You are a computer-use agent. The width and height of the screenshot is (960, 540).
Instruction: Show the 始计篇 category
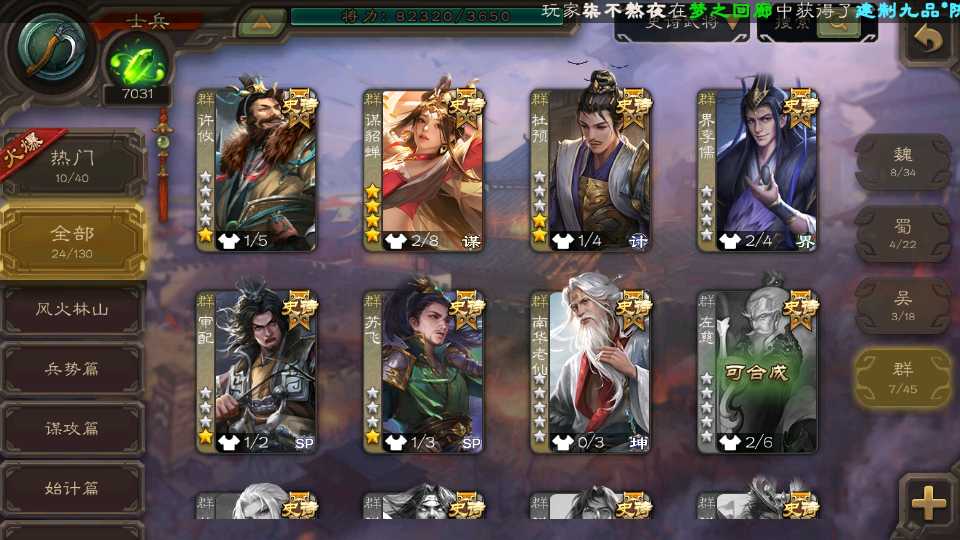(72, 489)
